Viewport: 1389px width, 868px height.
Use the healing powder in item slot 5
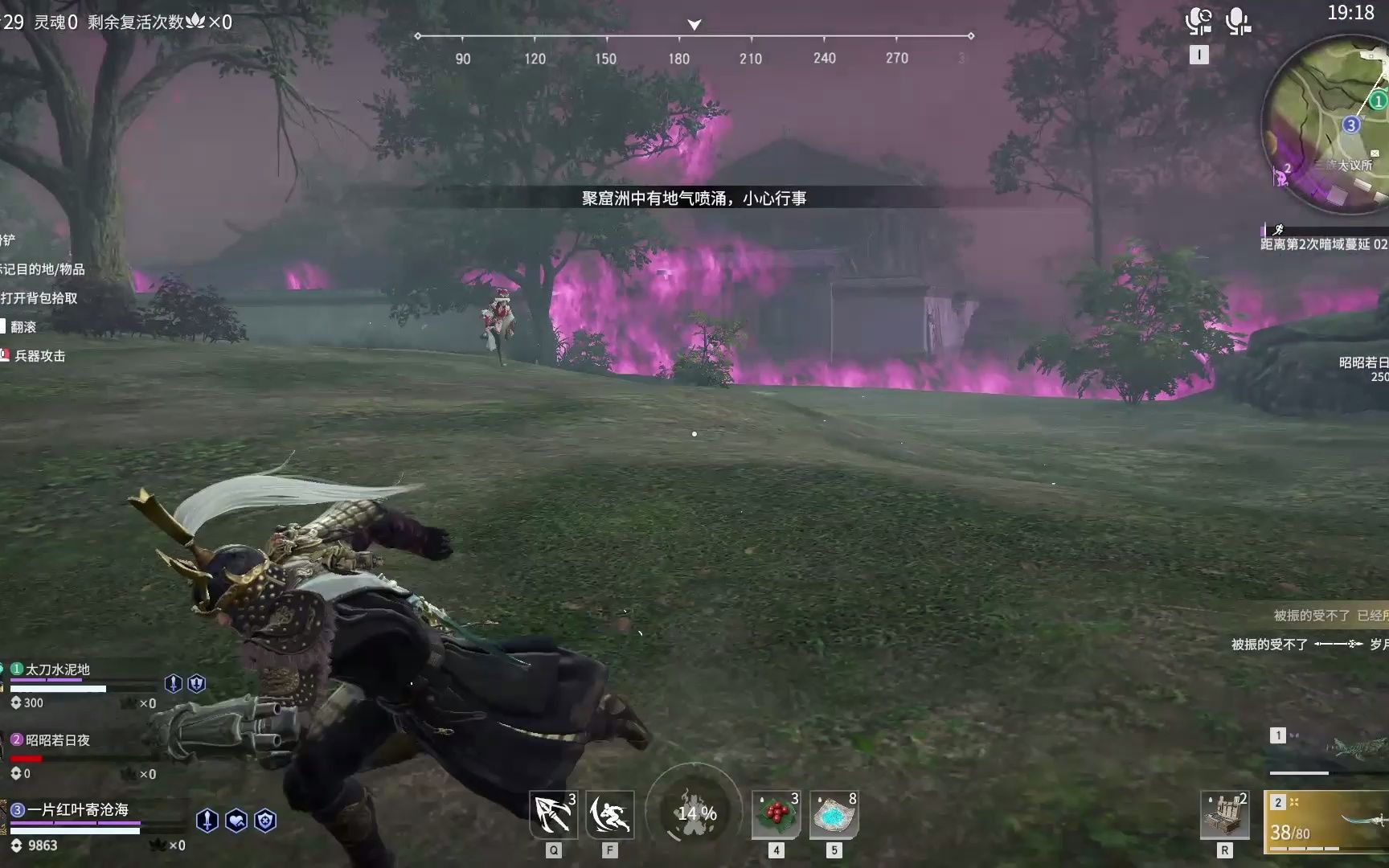click(x=834, y=813)
